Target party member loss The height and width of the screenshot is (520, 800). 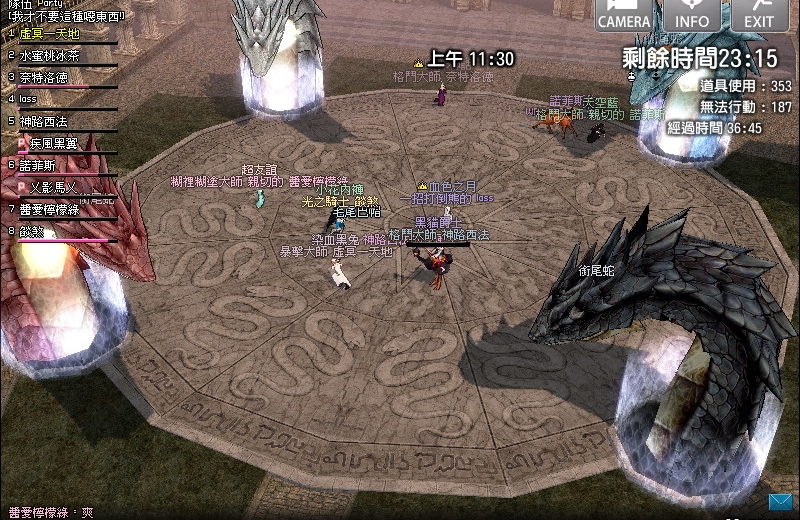(30, 99)
